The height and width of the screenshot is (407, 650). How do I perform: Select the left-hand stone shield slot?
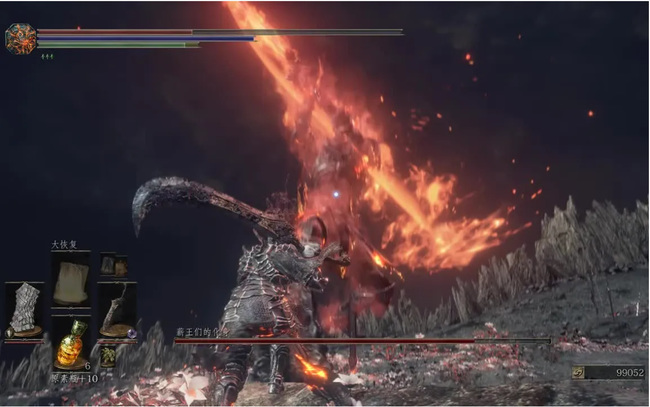(x=24, y=311)
